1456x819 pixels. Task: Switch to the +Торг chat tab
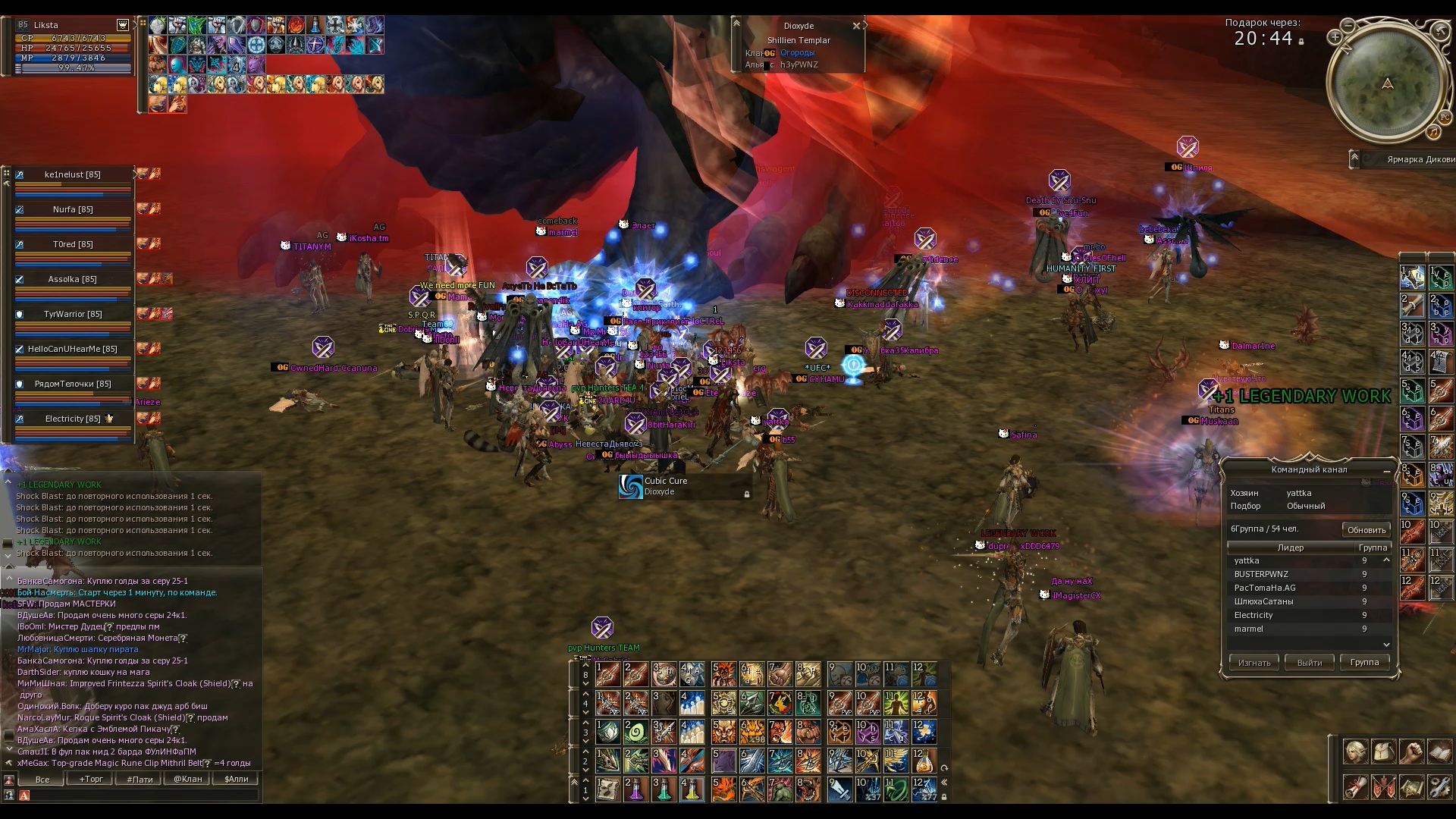(91, 779)
